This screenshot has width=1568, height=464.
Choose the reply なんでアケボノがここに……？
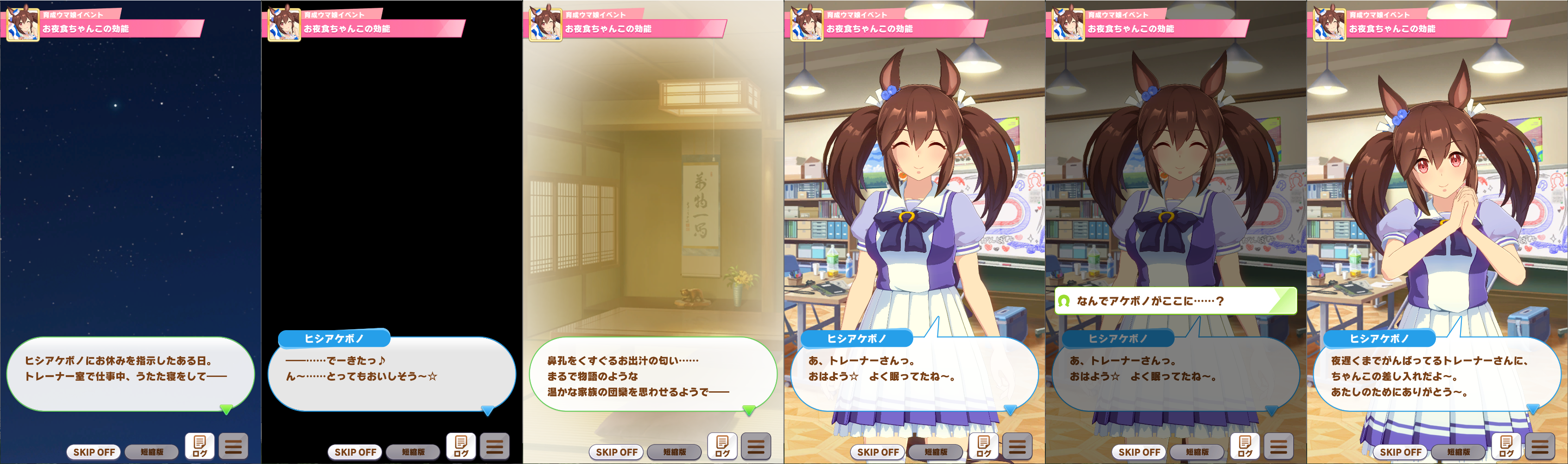tap(1175, 301)
